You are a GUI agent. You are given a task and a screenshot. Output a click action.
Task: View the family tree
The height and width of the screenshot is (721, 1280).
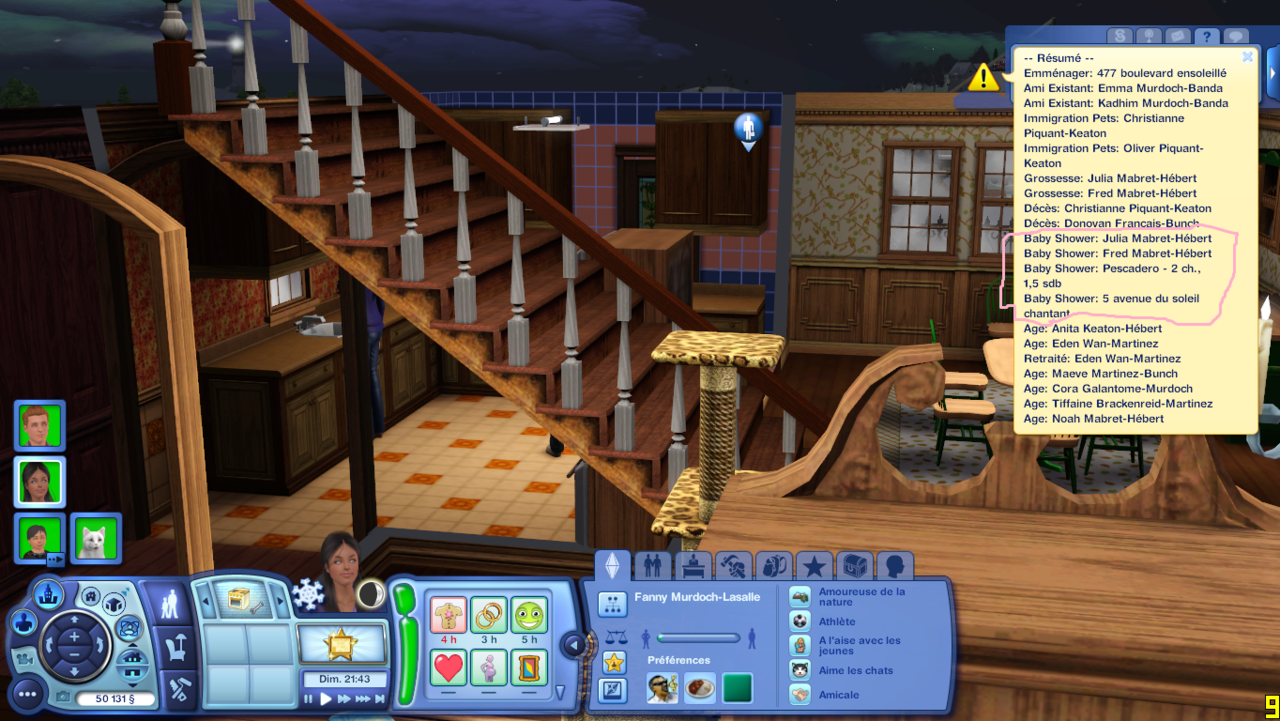click(612, 603)
